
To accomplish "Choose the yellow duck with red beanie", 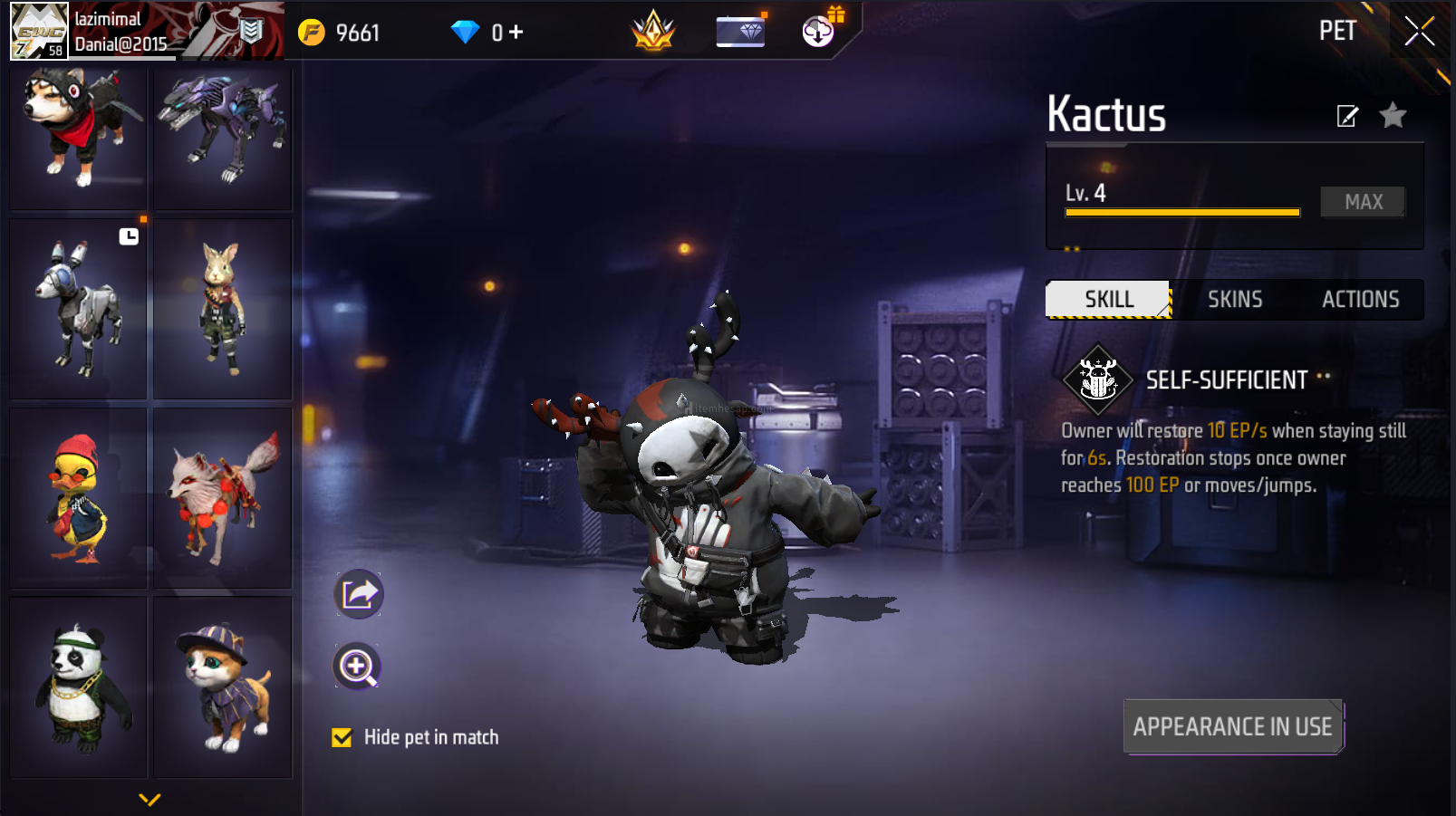I will [79, 498].
